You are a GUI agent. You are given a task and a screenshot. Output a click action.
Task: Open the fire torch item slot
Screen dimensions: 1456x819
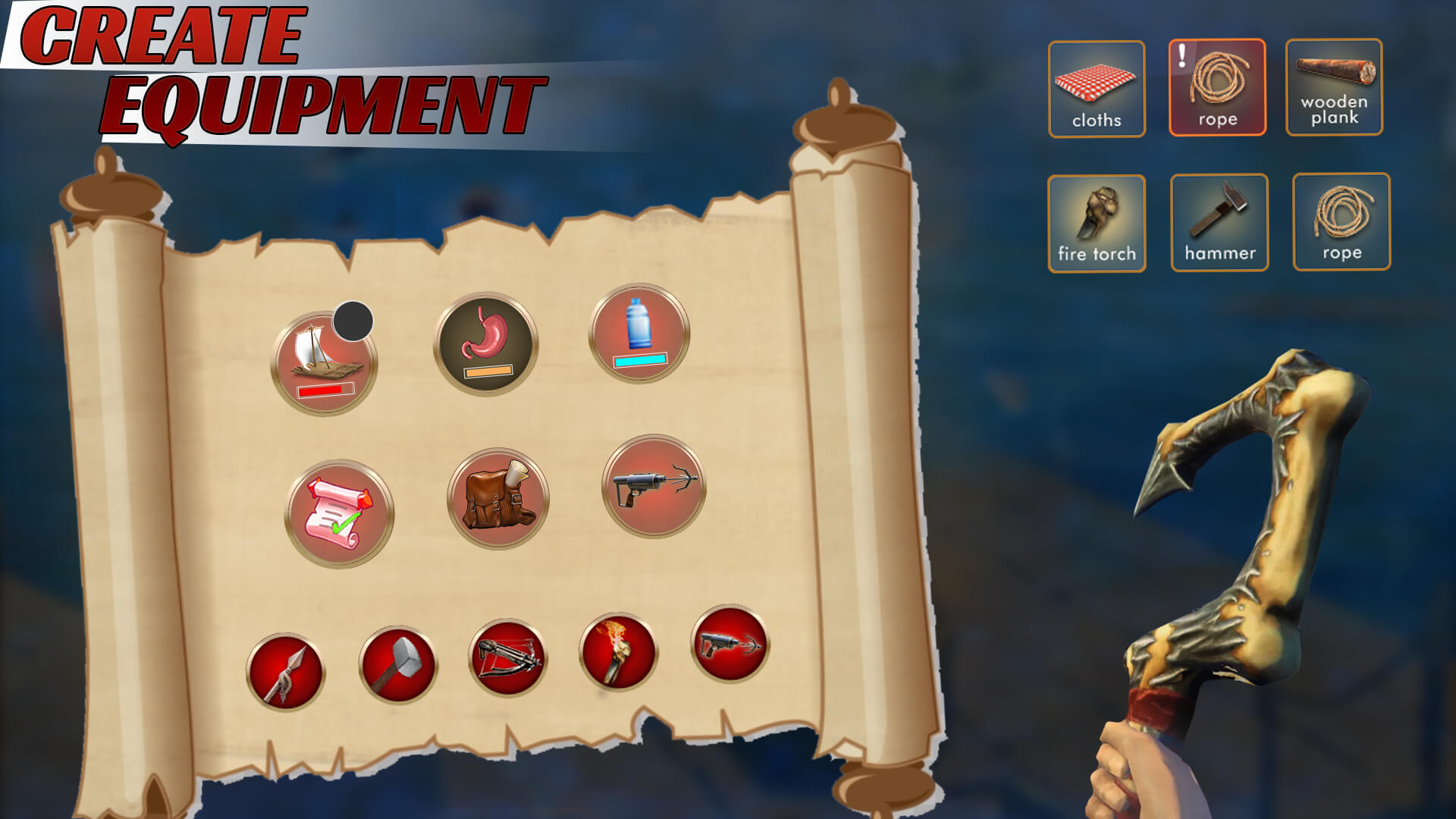(1097, 222)
